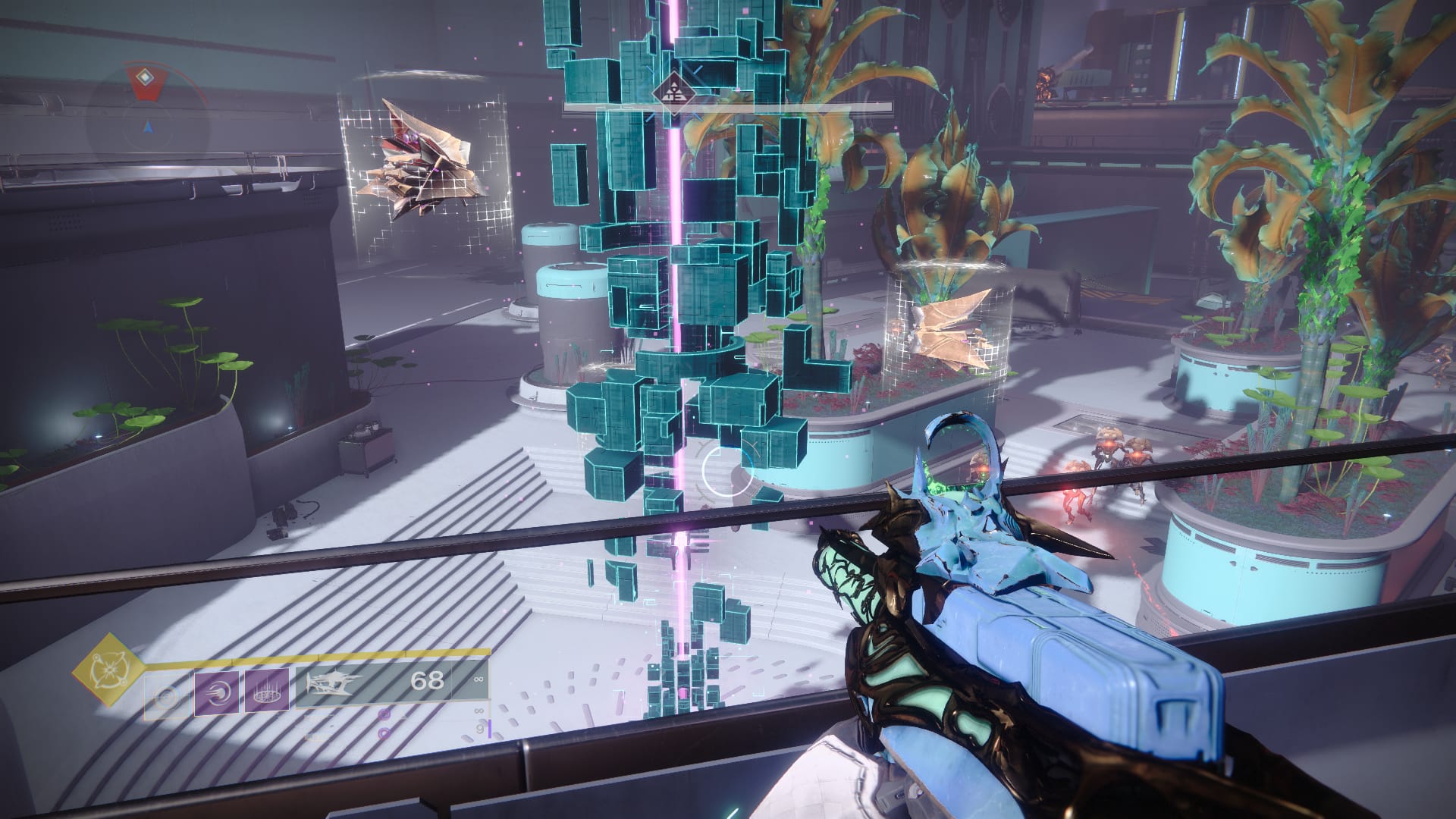Click the ammo counter showing 68
Image resolution: width=1456 pixels, height=819 pixels.
(428, 681)
